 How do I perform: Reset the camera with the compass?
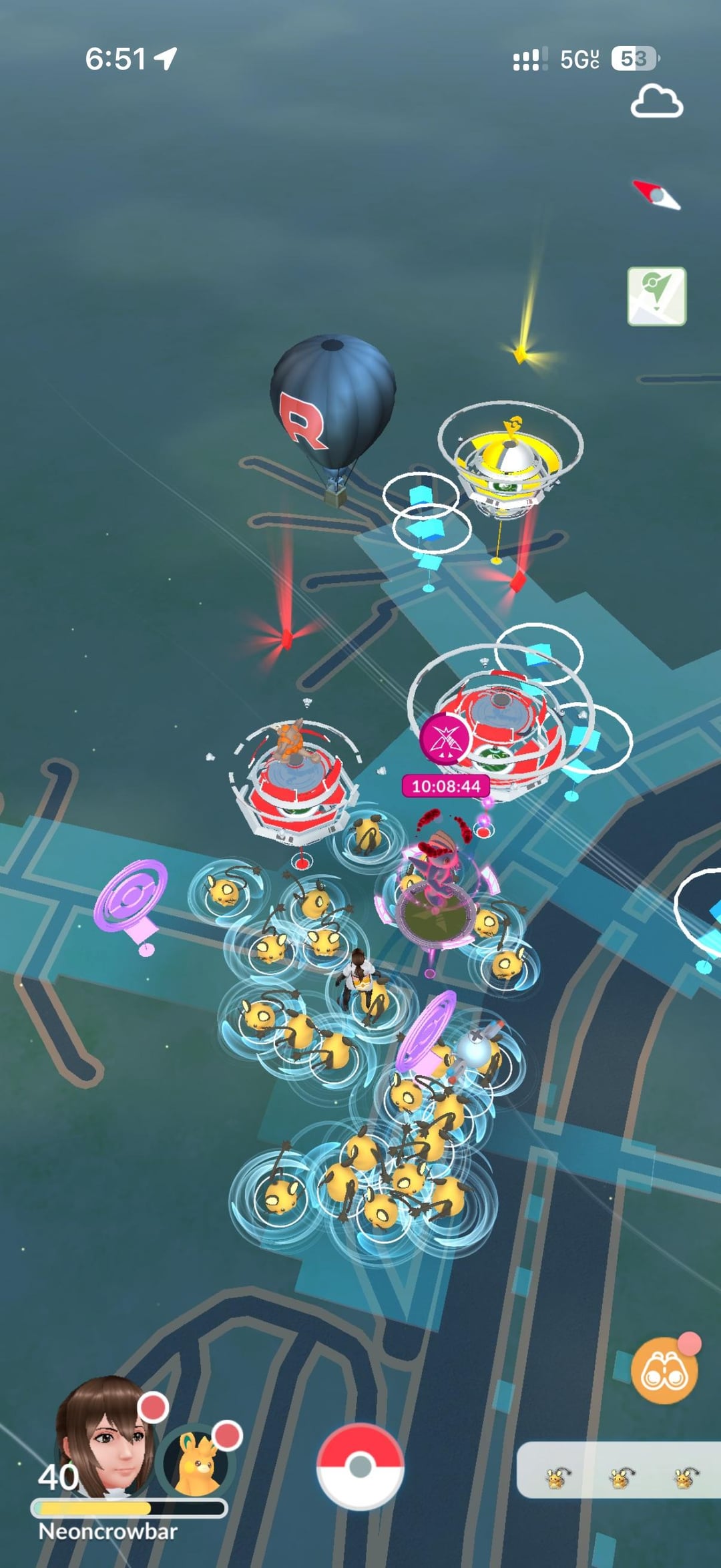pyautogui.click(x=656, y=195)
